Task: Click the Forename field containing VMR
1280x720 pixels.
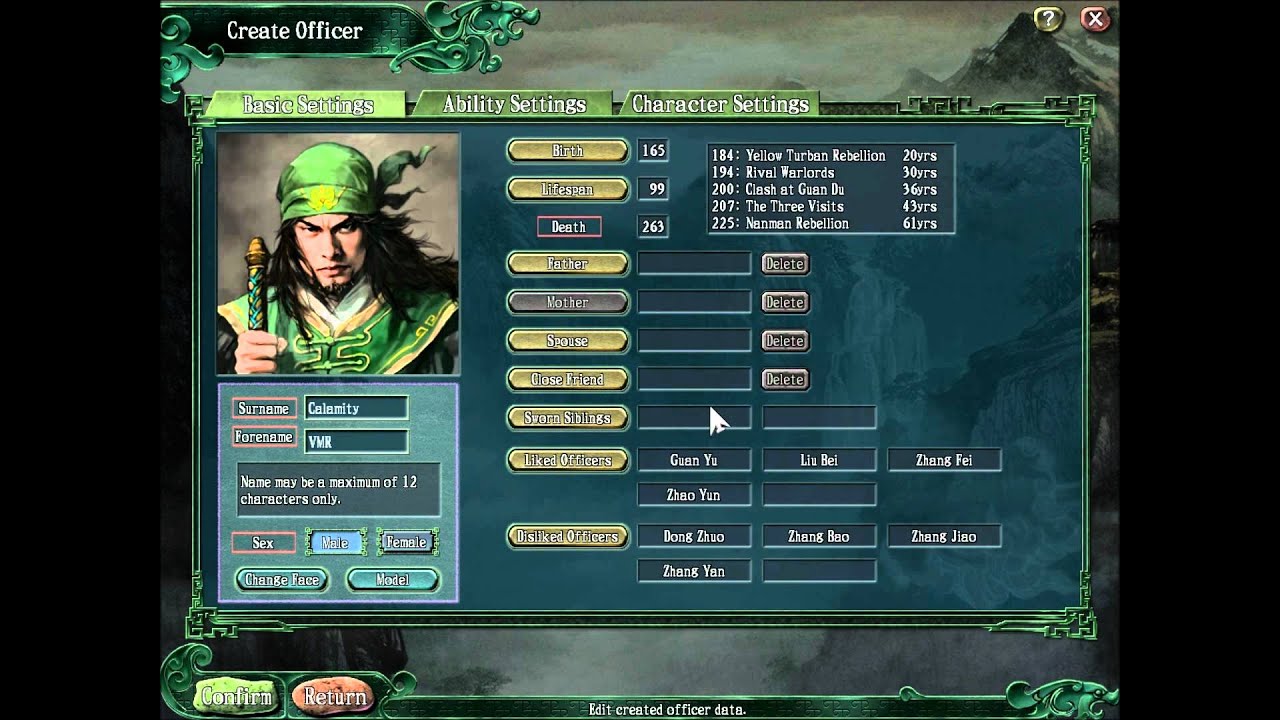Action: [356, 441]
